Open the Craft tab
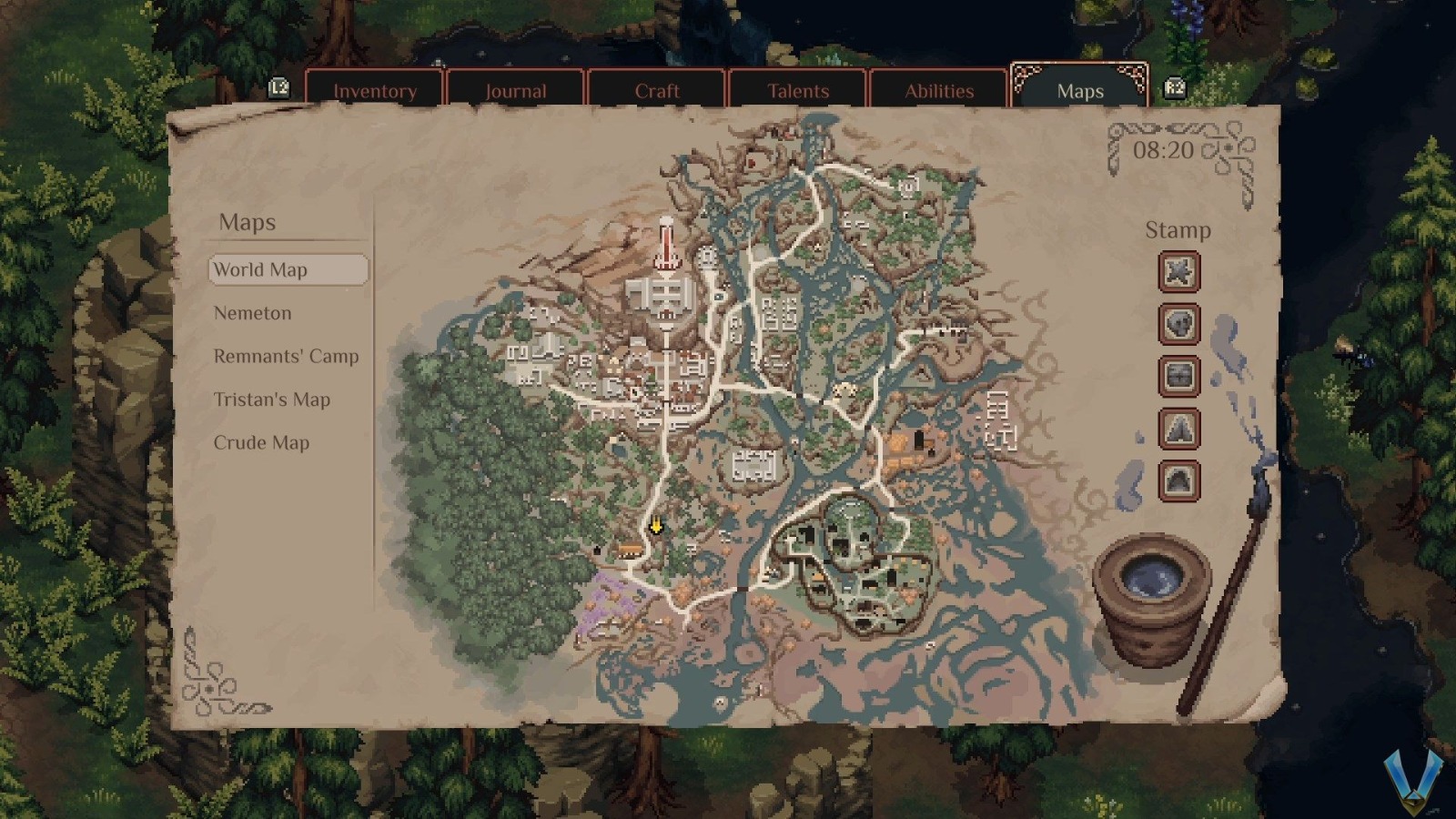Image resolution: width=1456 pixels, height=819 pixels. pyautogui.click(x=656, y=91)
